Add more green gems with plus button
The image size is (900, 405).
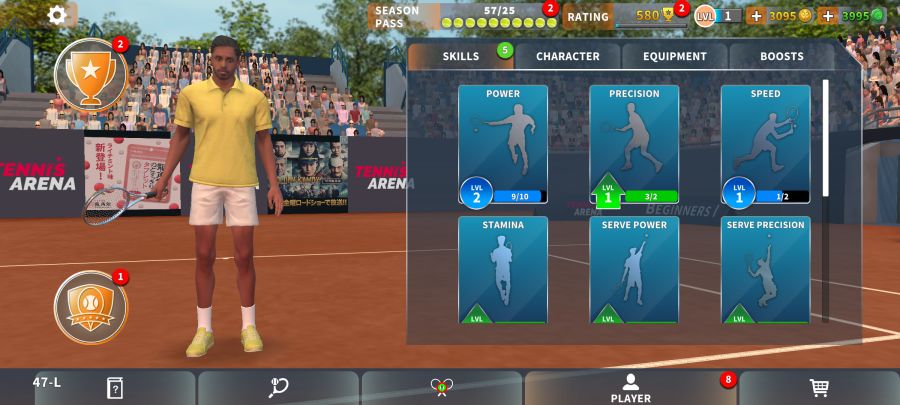(x=827, y=16)
